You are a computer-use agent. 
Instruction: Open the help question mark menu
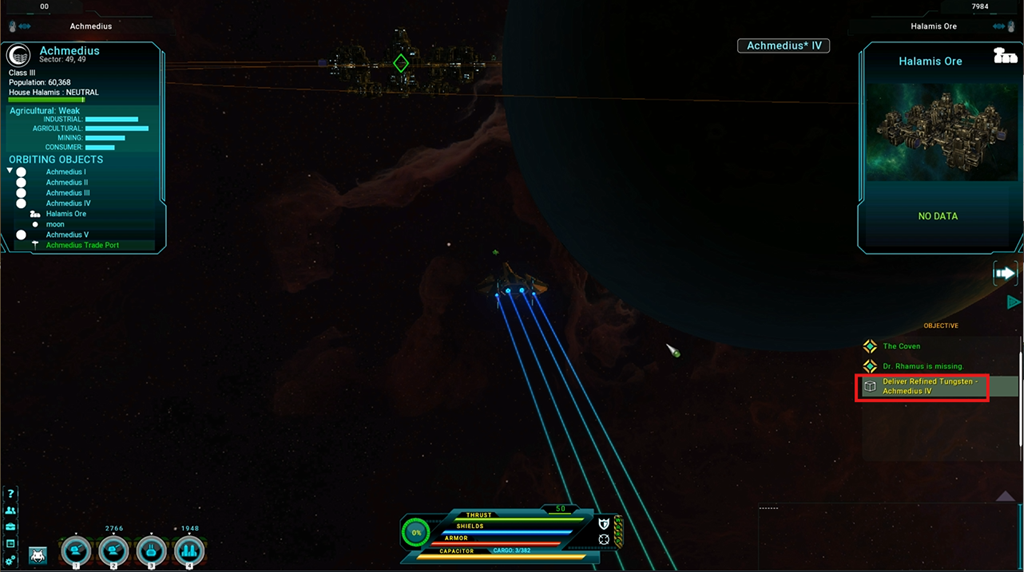[x=10, y=494]
